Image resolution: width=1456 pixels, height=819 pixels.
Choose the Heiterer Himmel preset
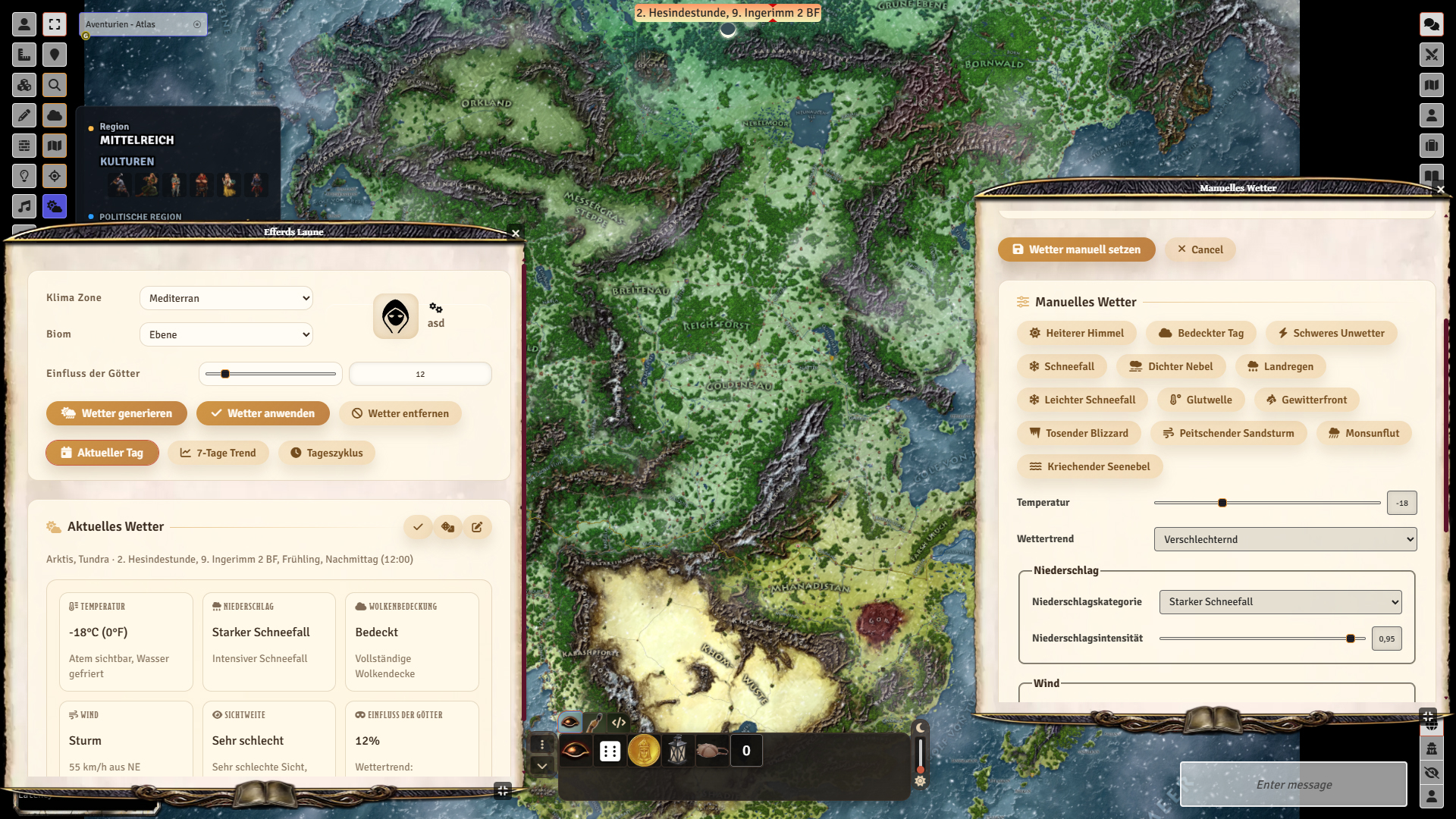[x=1076, y=333]
